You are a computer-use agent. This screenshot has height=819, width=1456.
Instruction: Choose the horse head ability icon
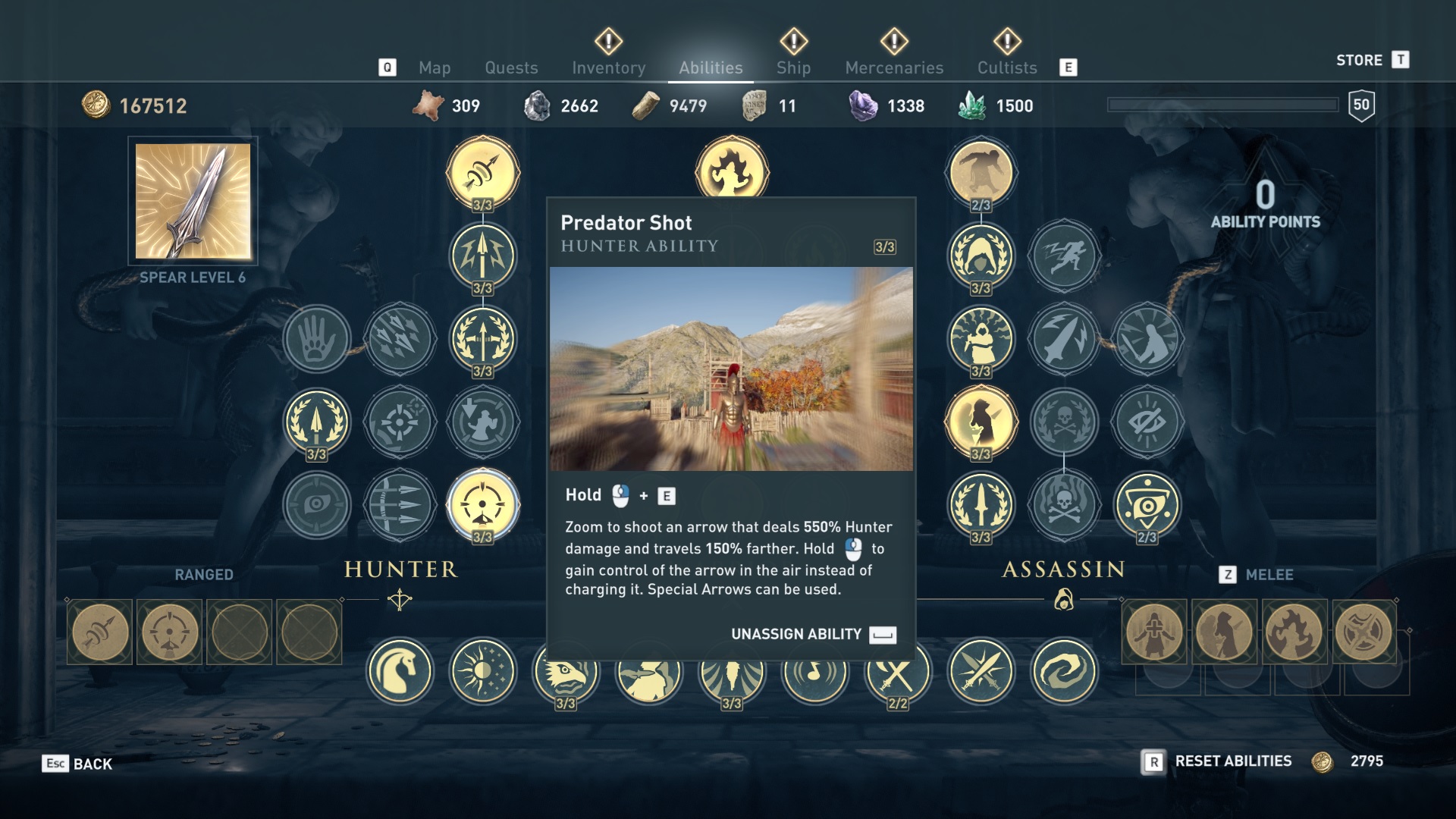click(x=400, y=671)
